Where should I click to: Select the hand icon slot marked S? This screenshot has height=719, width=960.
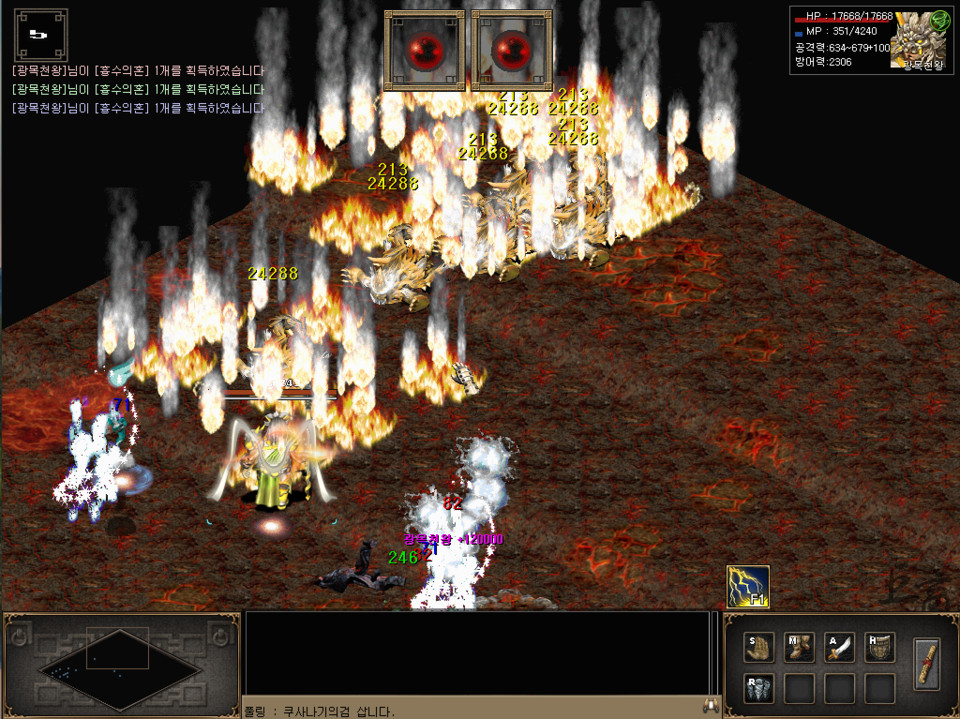pos(760,648)
